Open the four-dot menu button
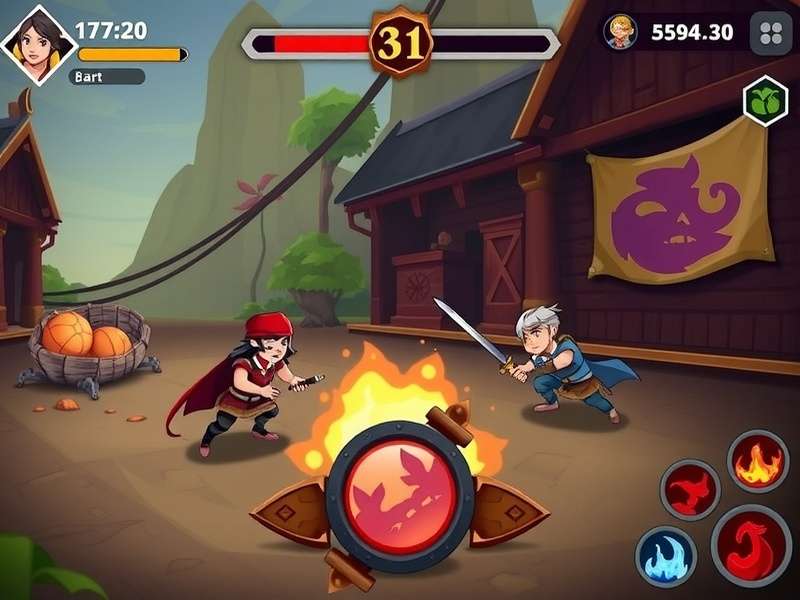Viewport: 800px width, 600px height. point(770,32)
